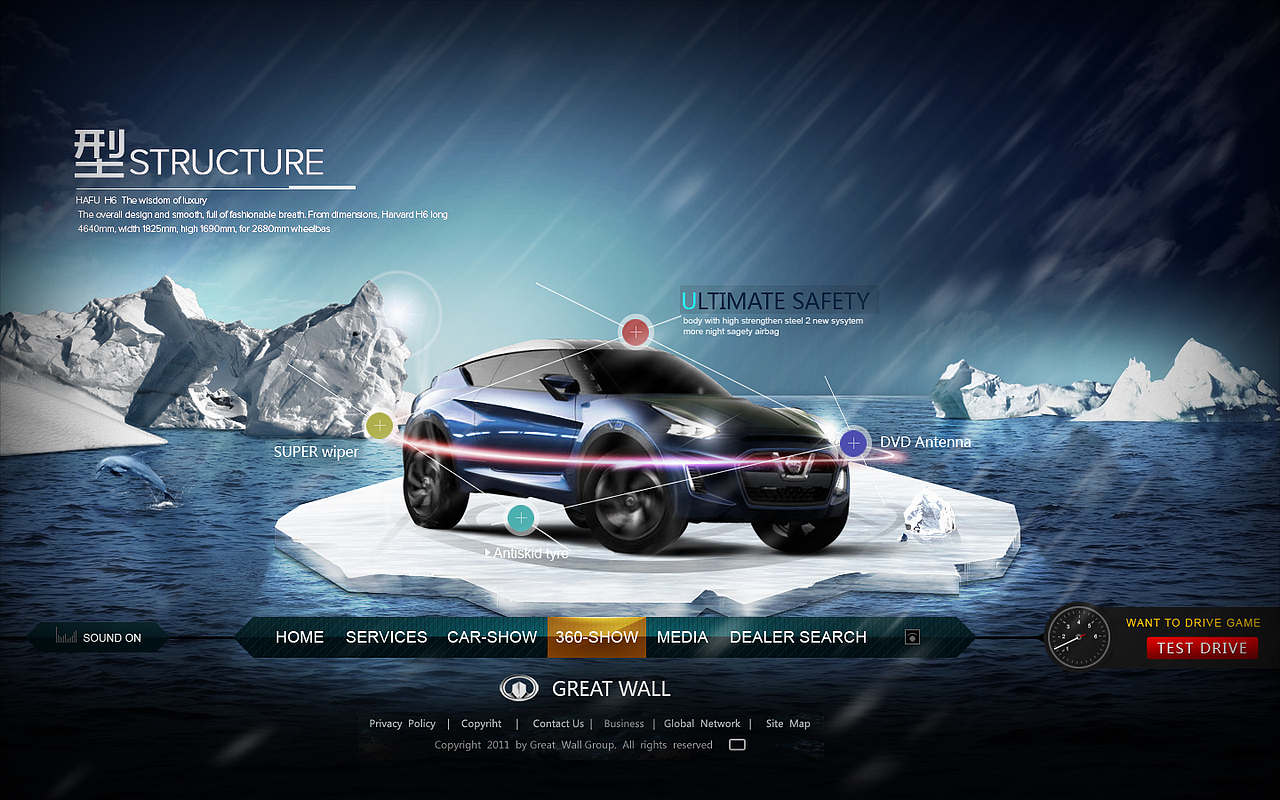Go to the SERVICES page
Screen dimensions: 1280x800
click(x=386, y=637)
